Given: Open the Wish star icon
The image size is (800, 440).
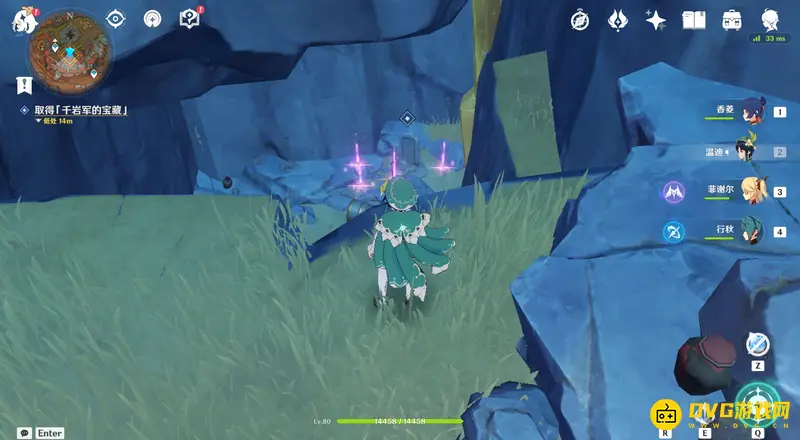Looking at the screenshot, I should 656,19.
